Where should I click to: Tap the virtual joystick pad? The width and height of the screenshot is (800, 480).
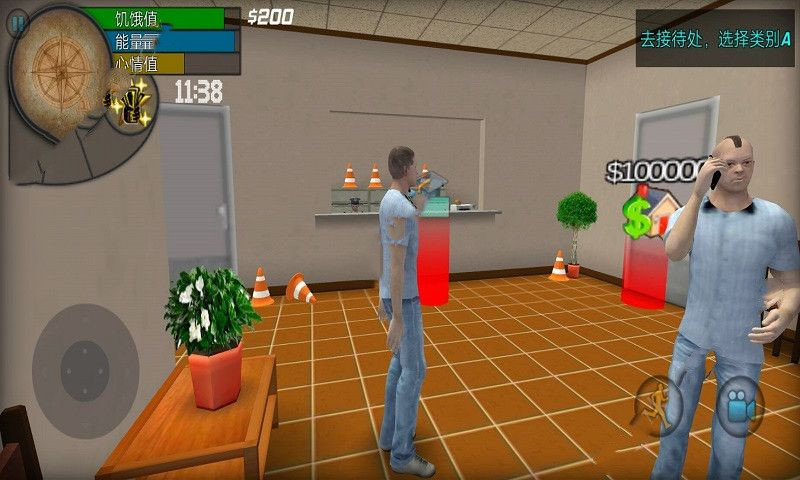pyautogui.click(x=85, y=357)
